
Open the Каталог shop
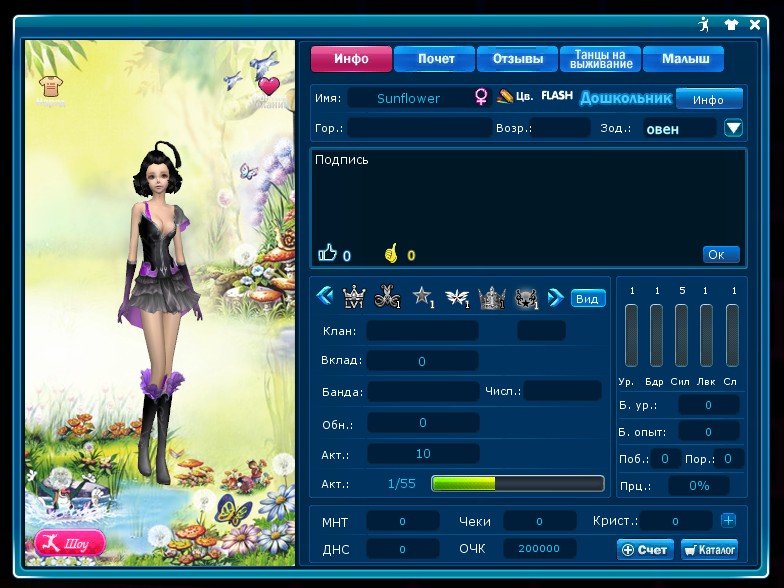point(709,549)
